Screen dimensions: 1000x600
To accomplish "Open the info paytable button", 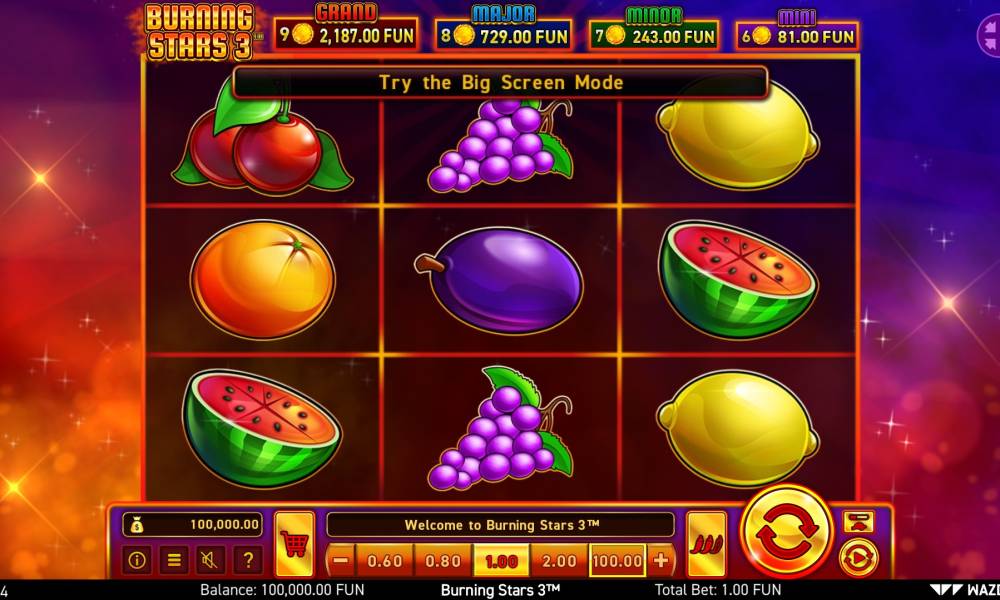I will (x=137, y=560).
